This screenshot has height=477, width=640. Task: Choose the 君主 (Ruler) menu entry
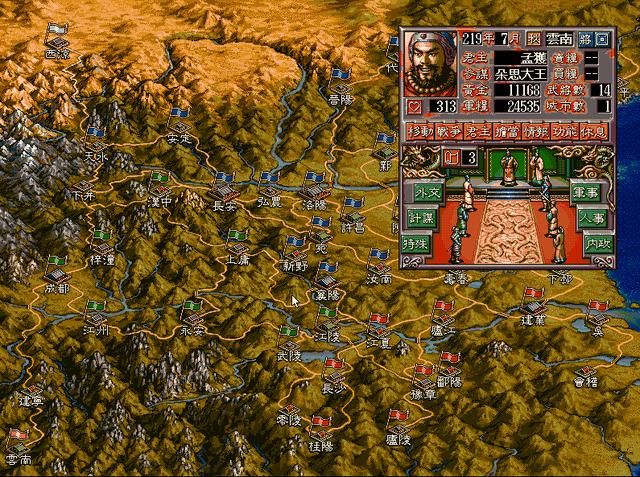479,131
